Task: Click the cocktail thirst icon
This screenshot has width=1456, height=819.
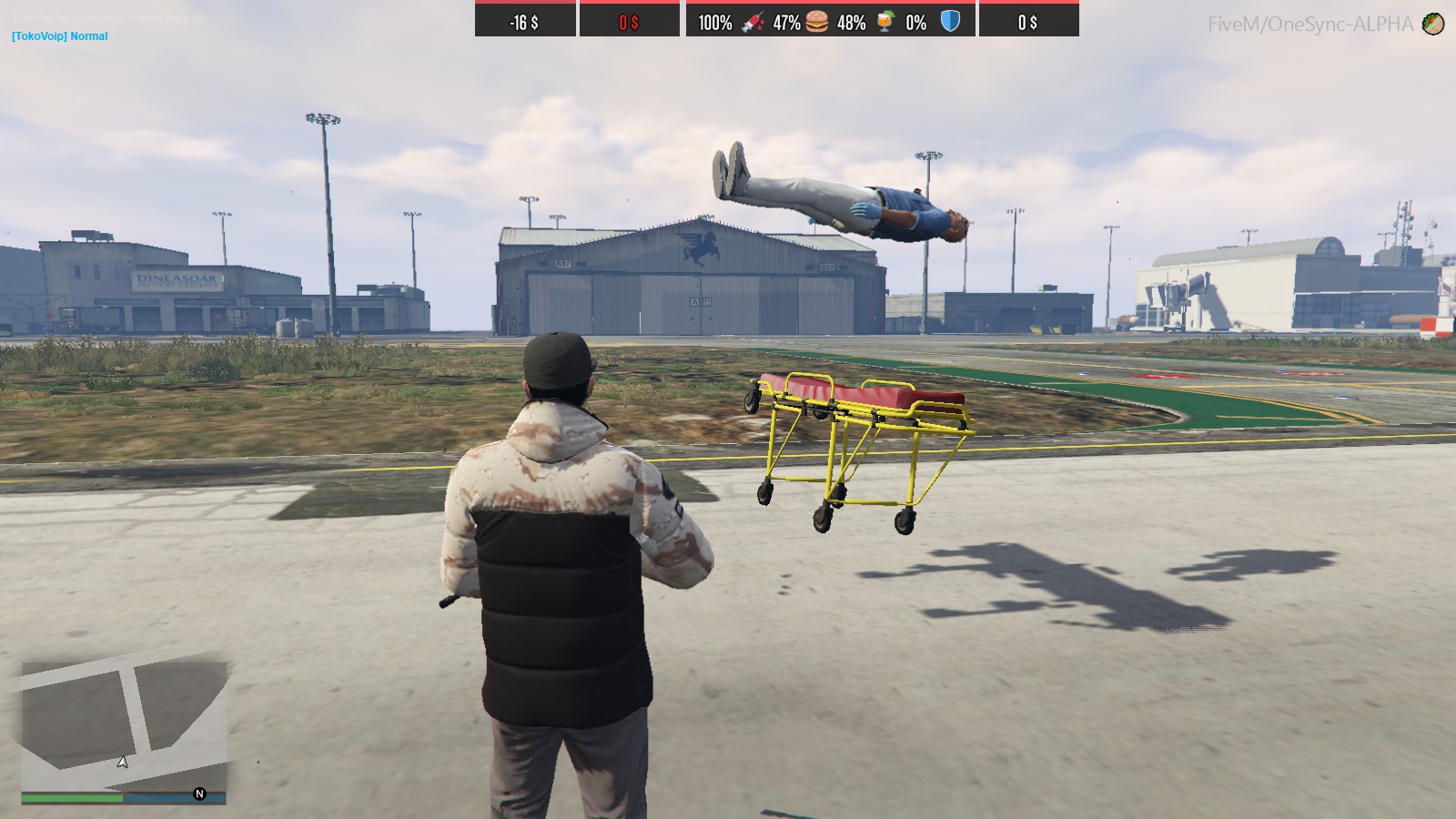Action: [884, 21]
